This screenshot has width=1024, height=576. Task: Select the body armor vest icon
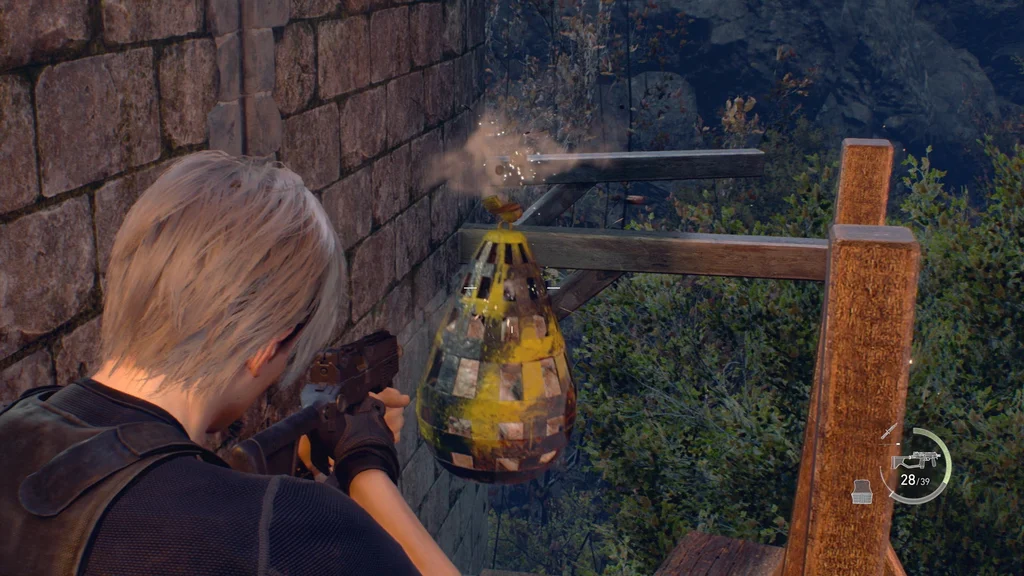tap(862, 491)
